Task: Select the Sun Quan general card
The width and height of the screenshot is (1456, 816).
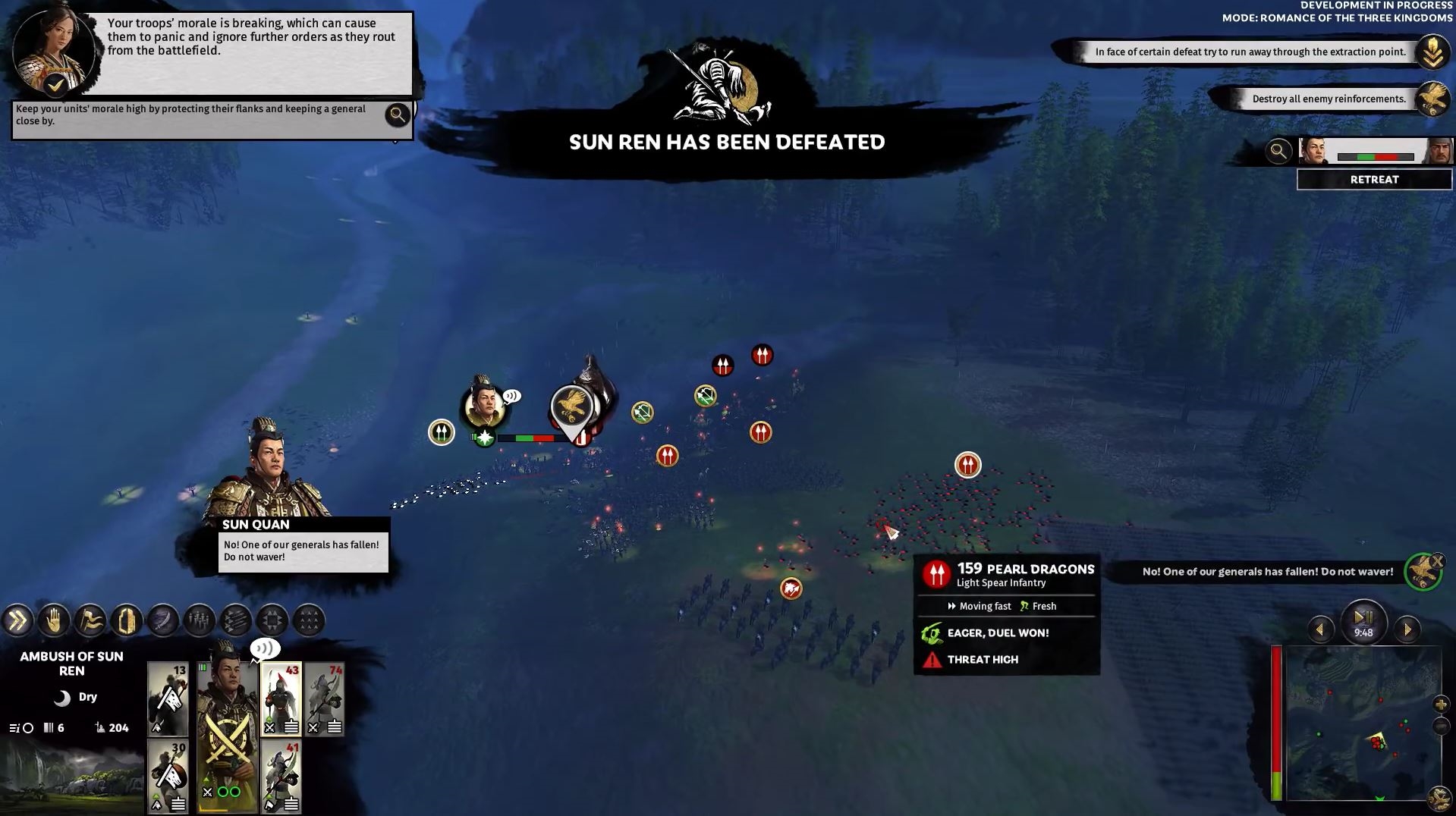Action: 227,728
